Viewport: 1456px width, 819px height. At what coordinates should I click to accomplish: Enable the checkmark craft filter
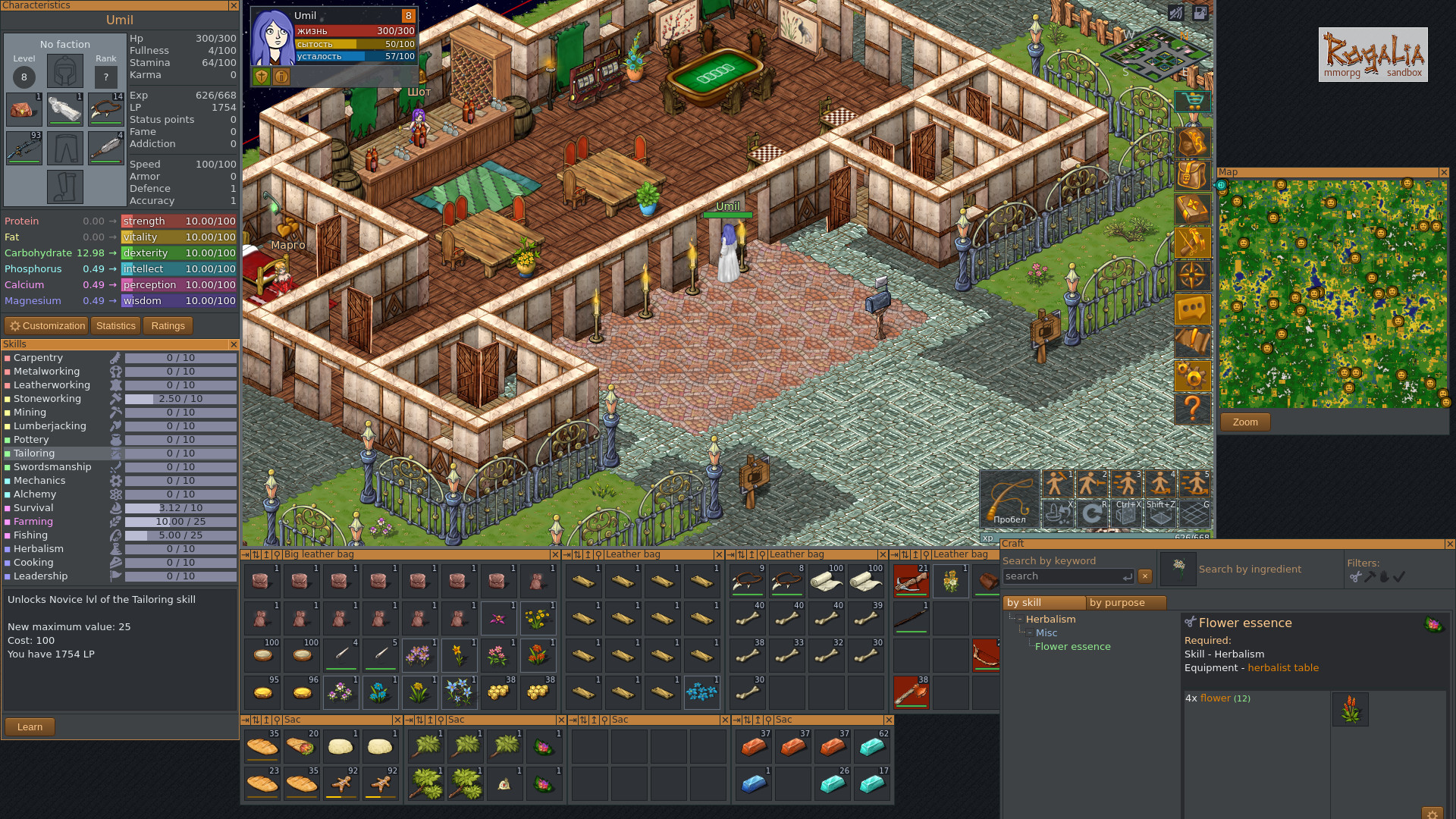[1399, 576]
